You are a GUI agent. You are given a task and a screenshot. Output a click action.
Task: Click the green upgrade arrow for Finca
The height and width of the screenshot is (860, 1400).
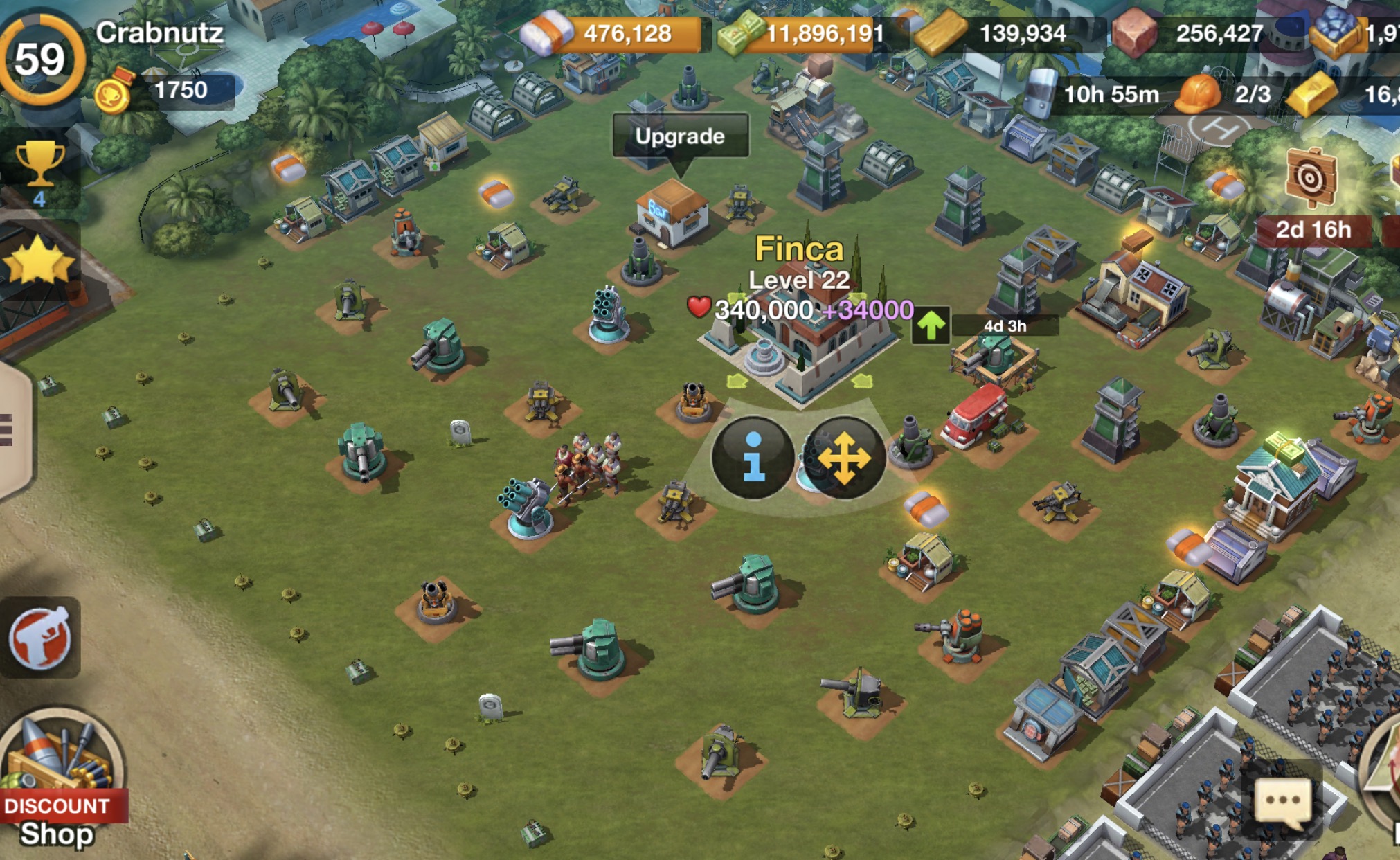(931, 325)
